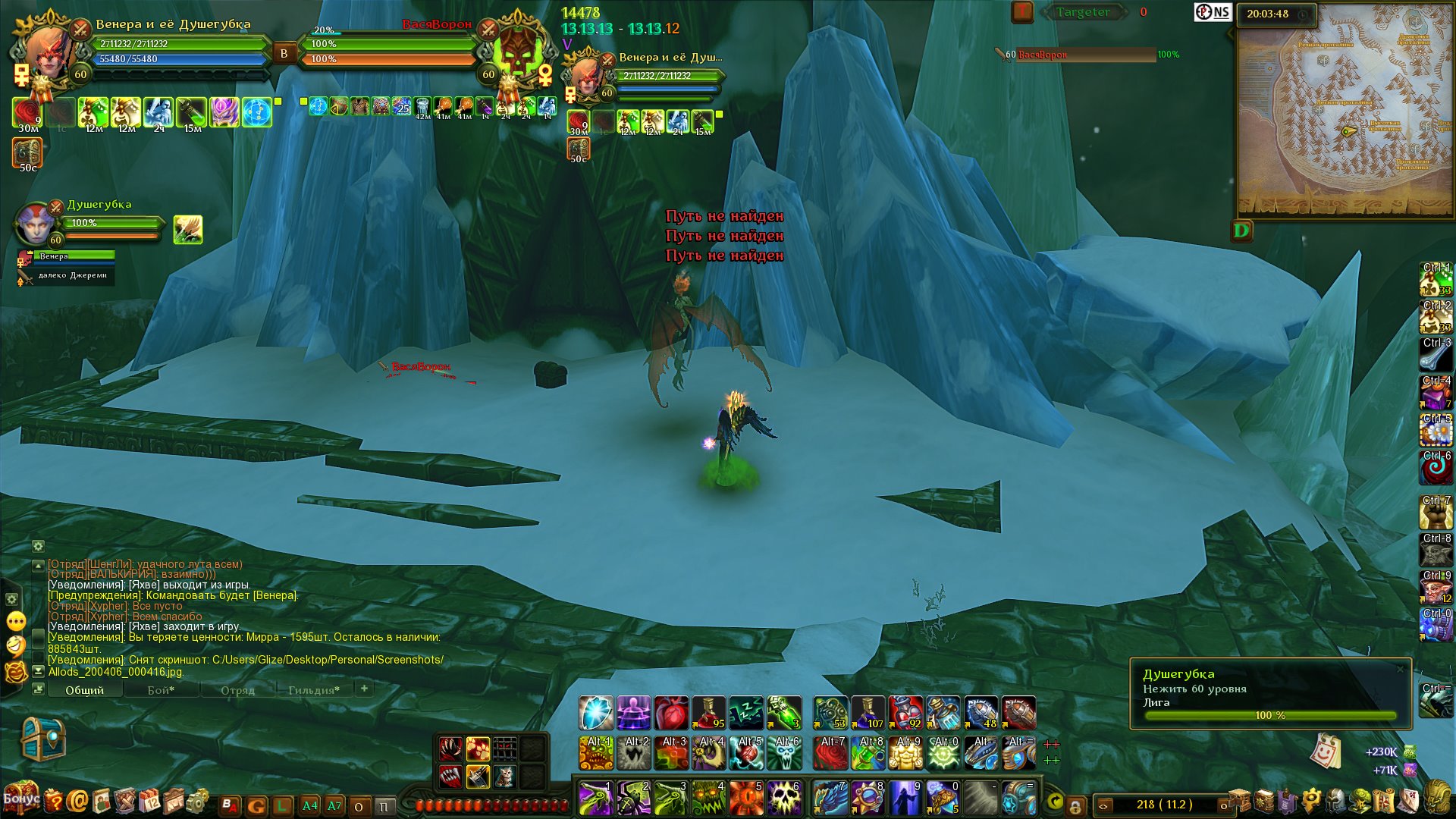Image resolution: width=1456 pixels, height=819 pixels.
Task: Click the green D button under minimap
Action: (1241, 231)
